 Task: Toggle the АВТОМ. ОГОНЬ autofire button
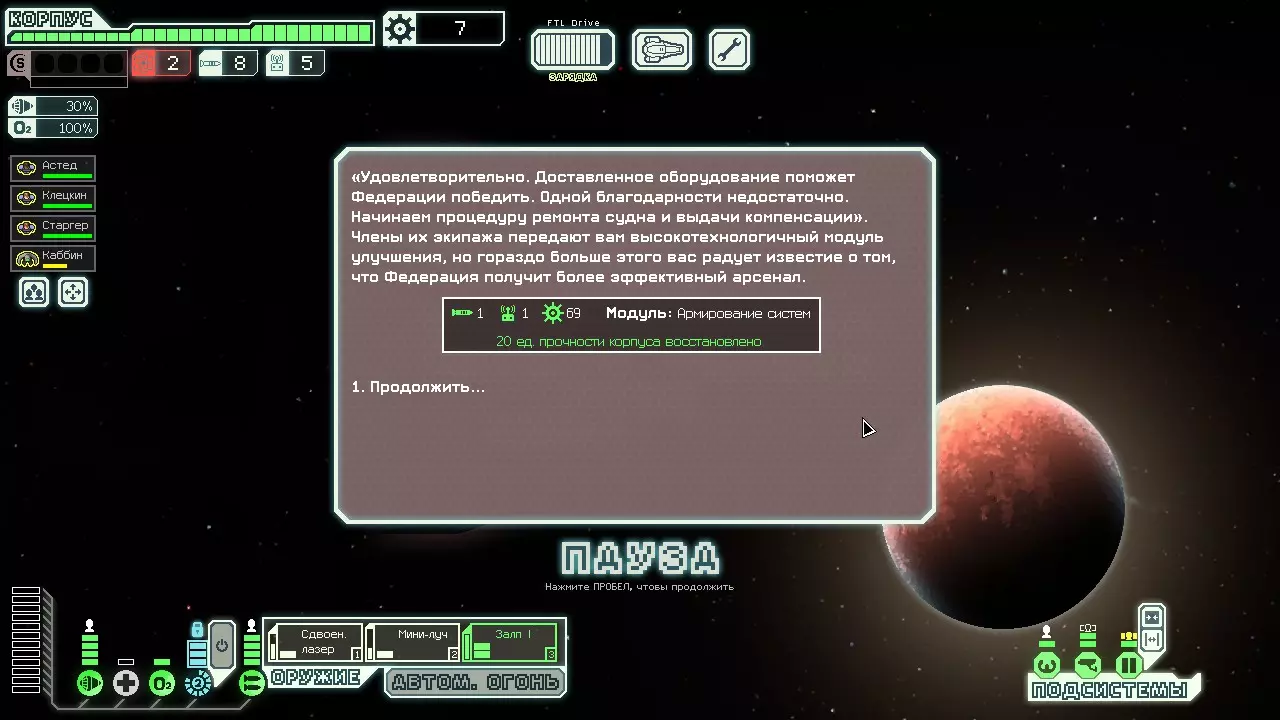pyautogui.click(x=476, y=683)
